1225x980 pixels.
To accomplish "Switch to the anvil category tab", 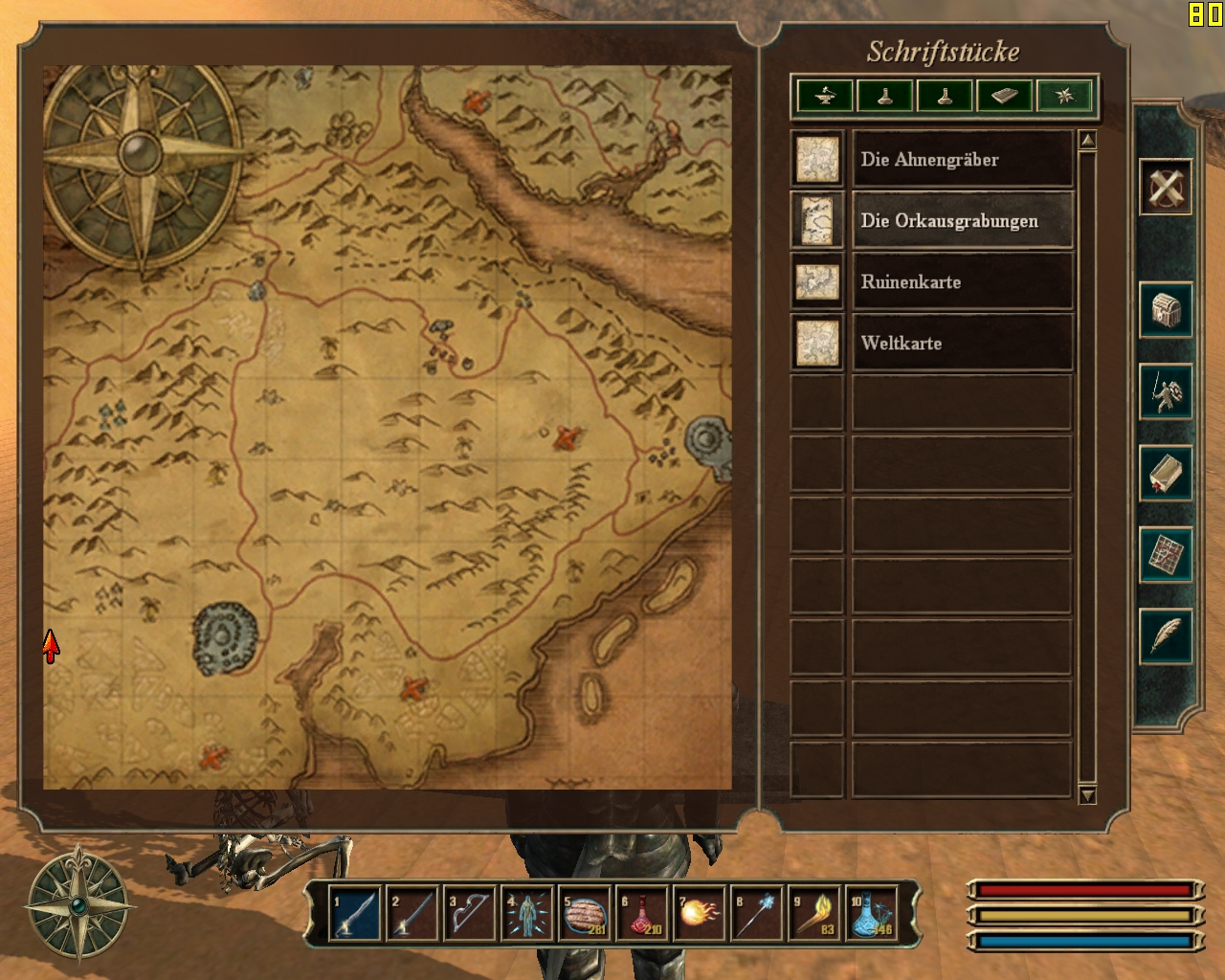I will pos(825,96).
